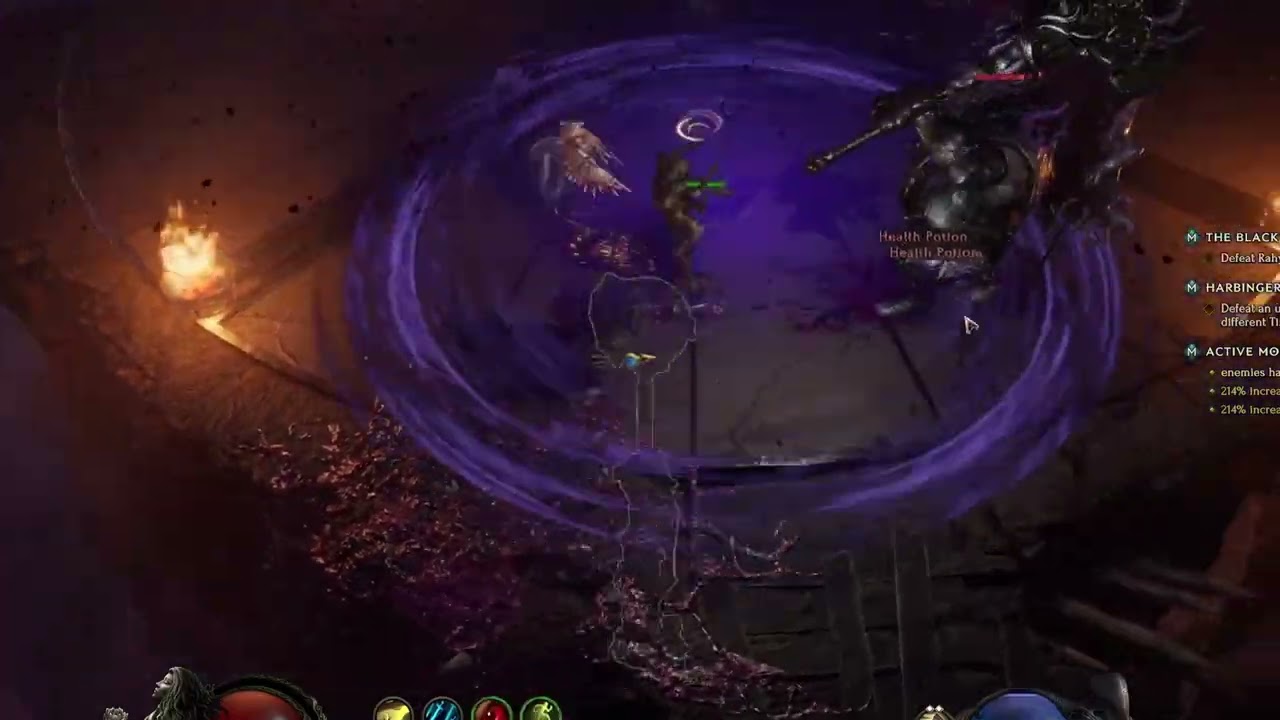Open The Black quest tracker entry
This screenshot has width=1280, height=720.
click(1240, 237)
